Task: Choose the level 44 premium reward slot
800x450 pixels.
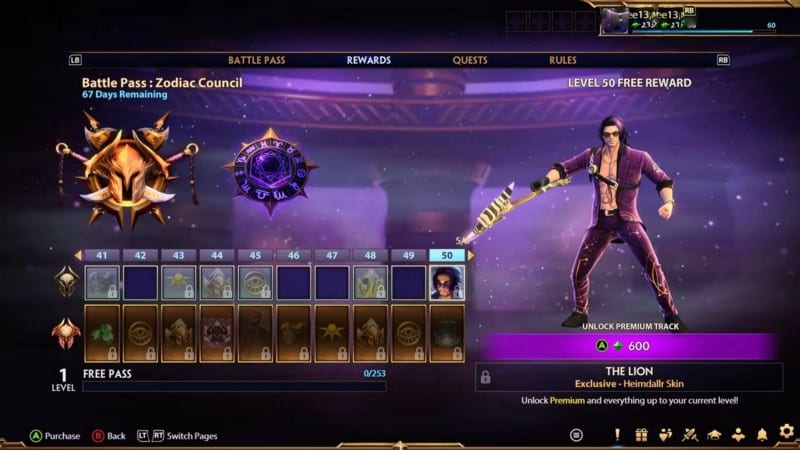Action: 217,333
